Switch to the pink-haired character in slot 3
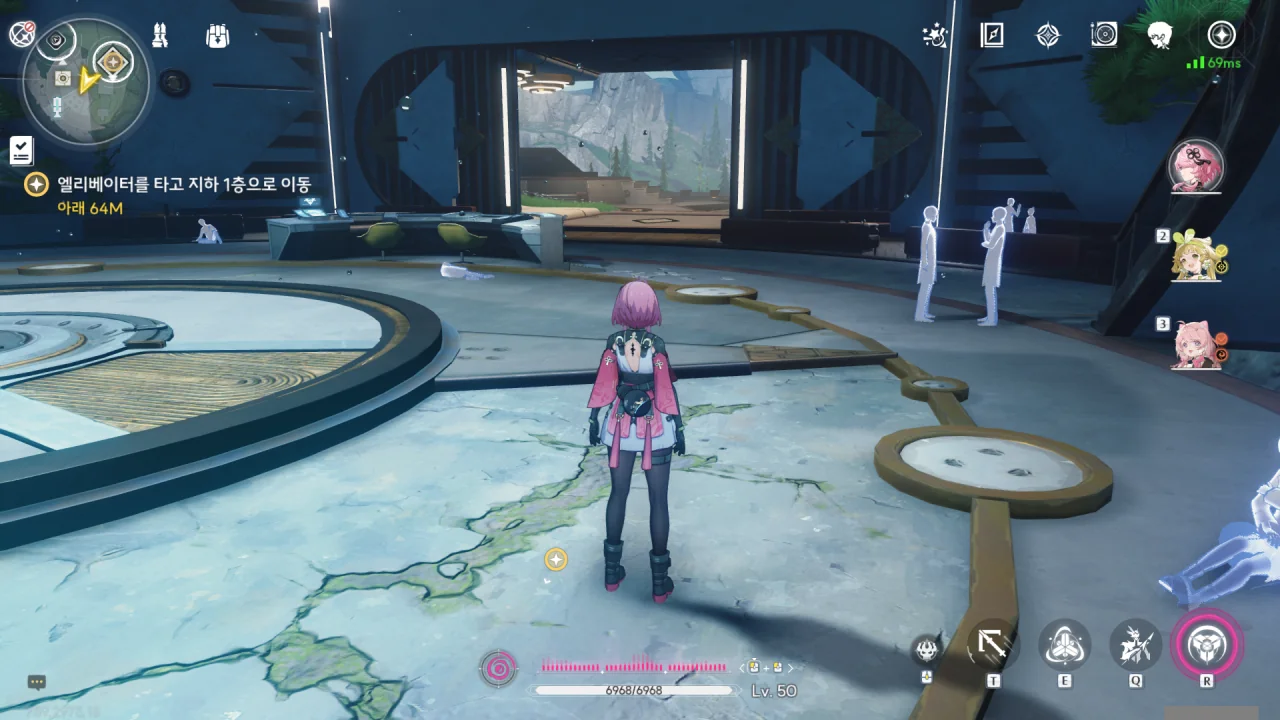This screenshot has width=1280, height=720. pos(1197,345)
